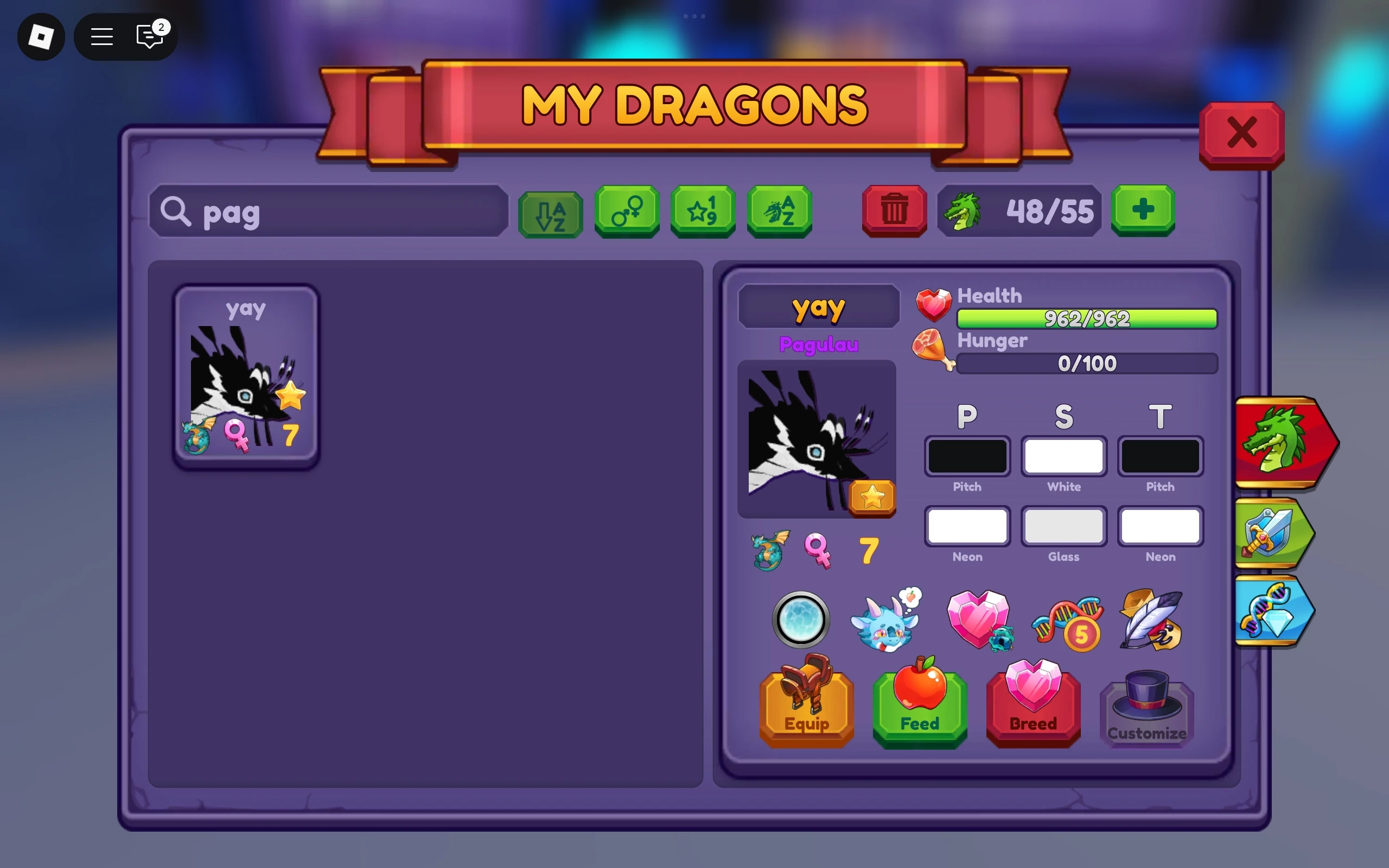Open the Roblox menu icon
1389x868 pixels.
pos(41,37)
